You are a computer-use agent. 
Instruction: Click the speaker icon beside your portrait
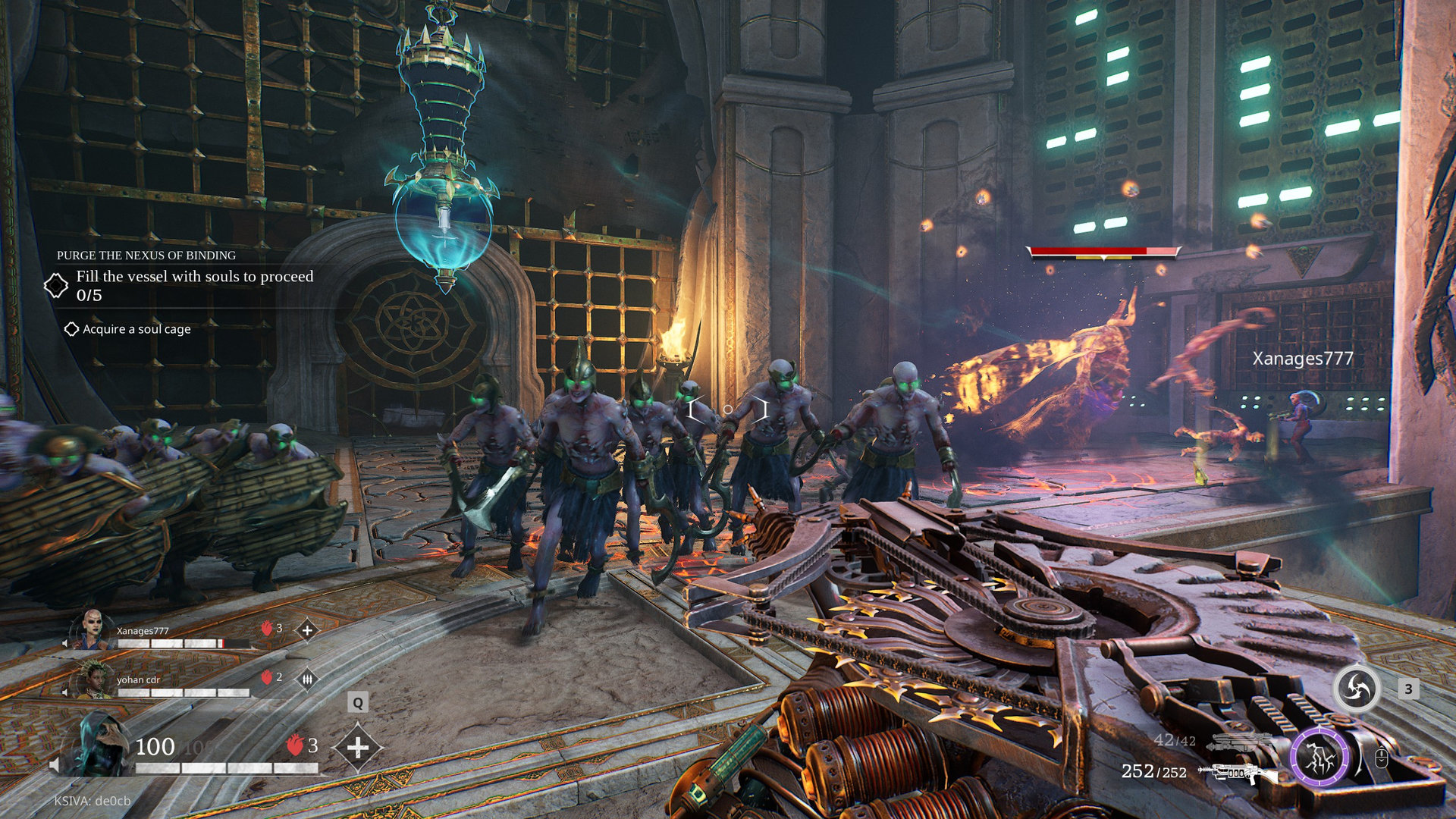(x=55, y=764)
